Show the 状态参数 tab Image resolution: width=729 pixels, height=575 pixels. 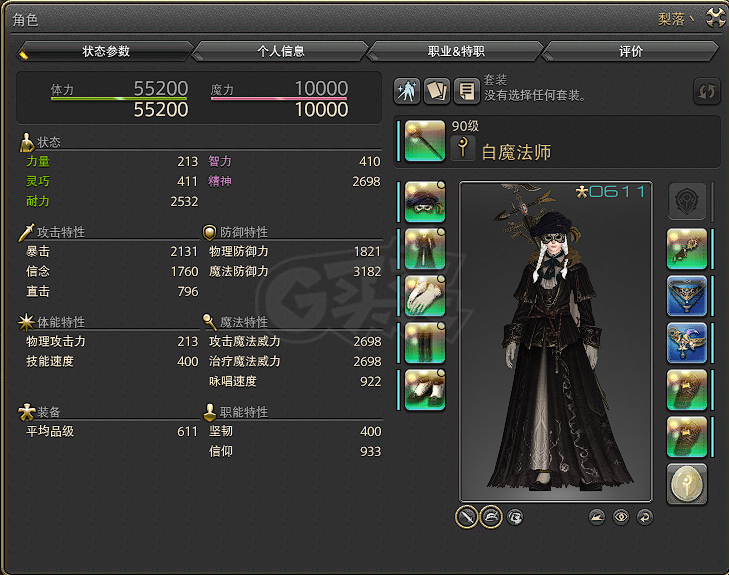point(105,51)
